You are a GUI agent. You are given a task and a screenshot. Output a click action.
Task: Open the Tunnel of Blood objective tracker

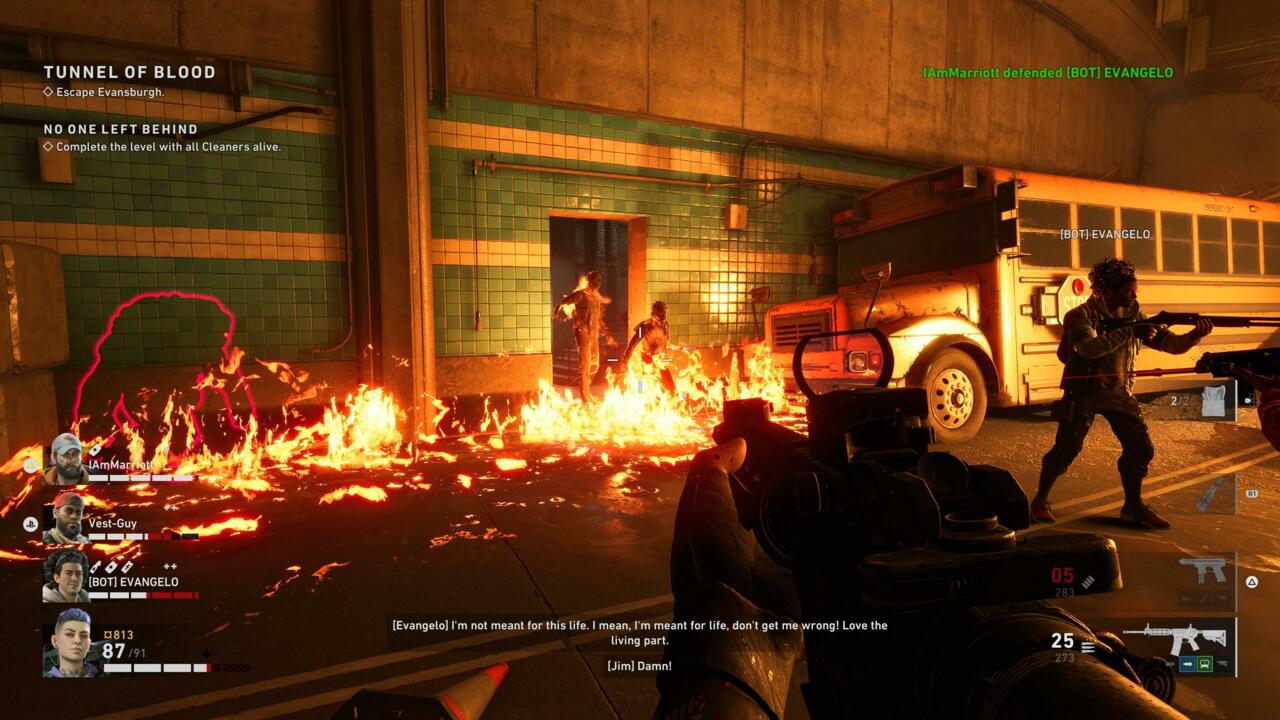click(129, 72)
